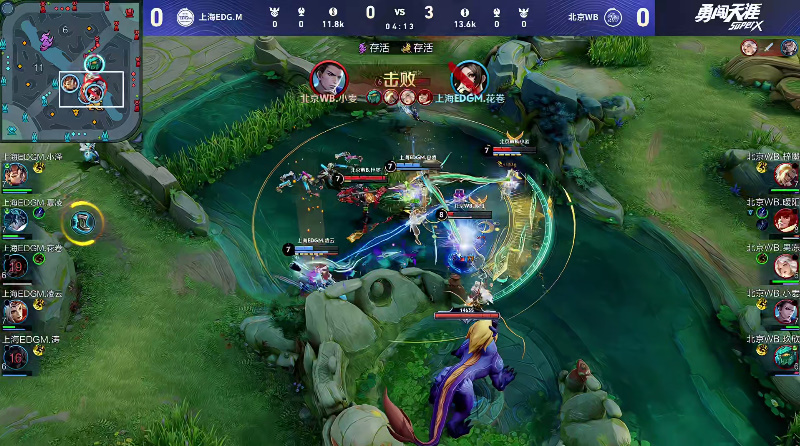Select 北京WB player 小麦's side portrait
This screenshot has height=446, width=800.
[784, 311]
